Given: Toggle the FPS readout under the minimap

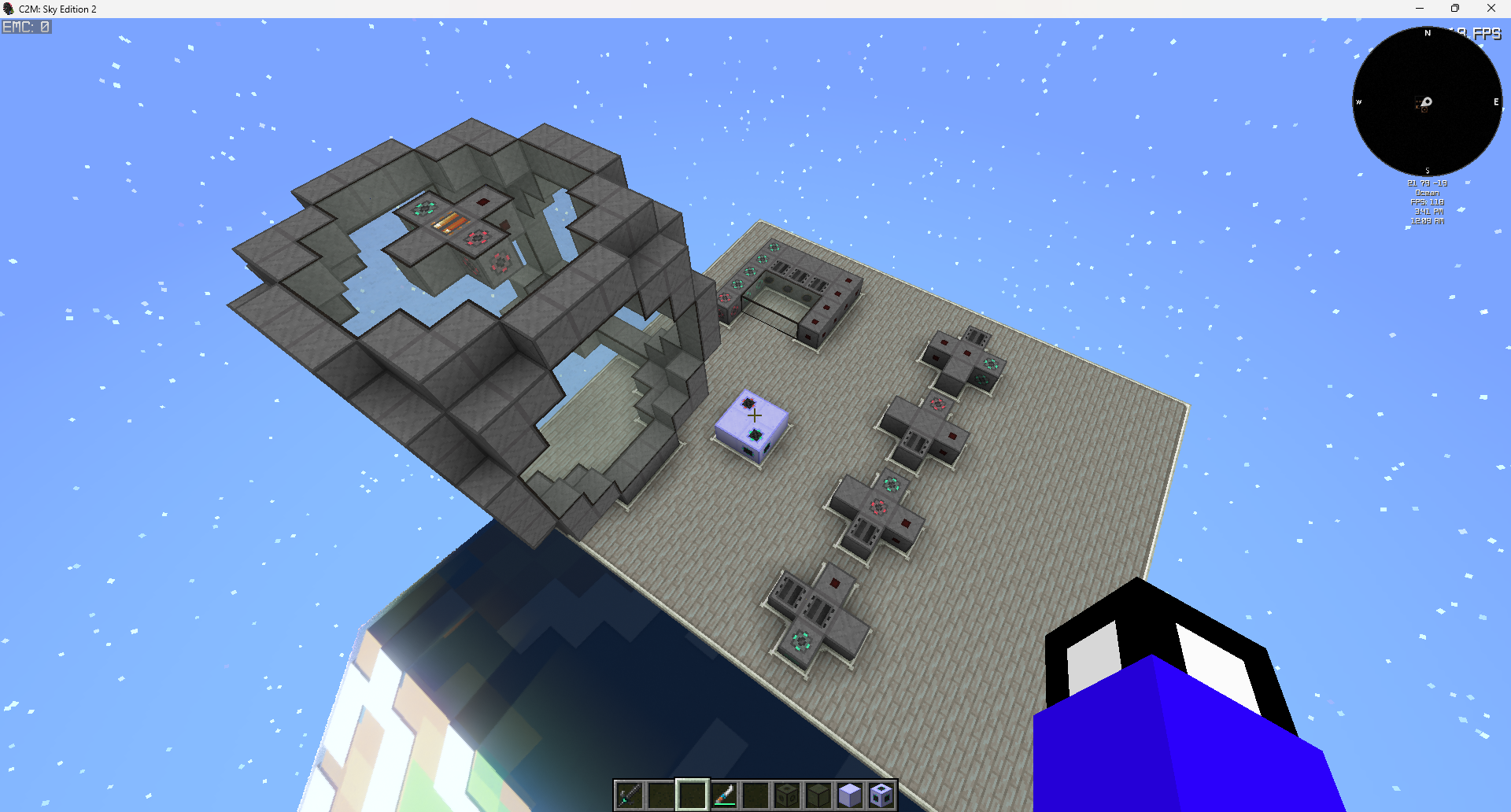Looking at the screenshot, I should [x=1427, y=201].
